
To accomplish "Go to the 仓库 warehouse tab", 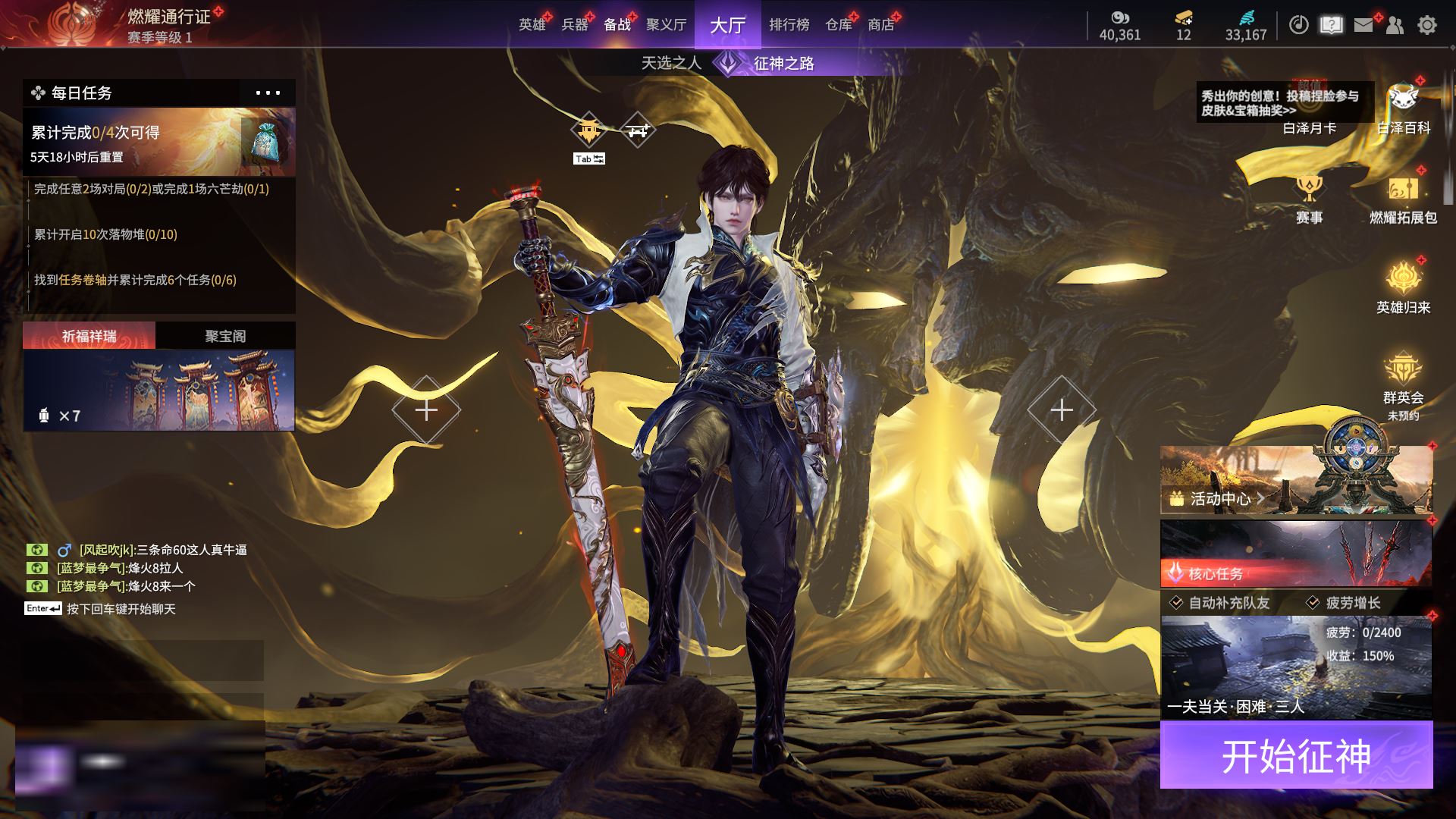I will point(839,25).
